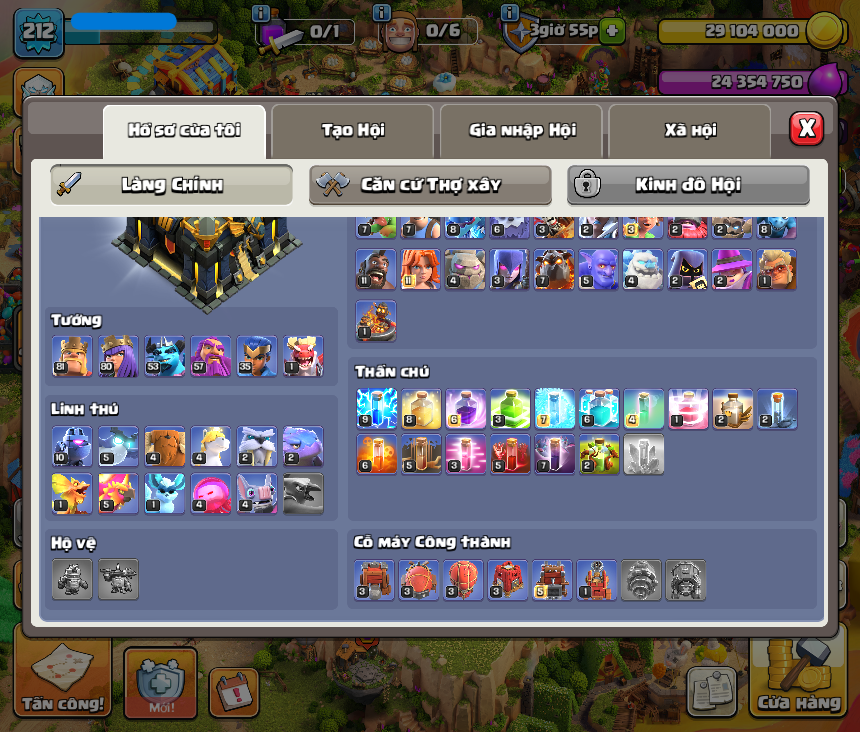Switch to the Tạo Hội tab
860x732 pixels.
pos(352,130)
